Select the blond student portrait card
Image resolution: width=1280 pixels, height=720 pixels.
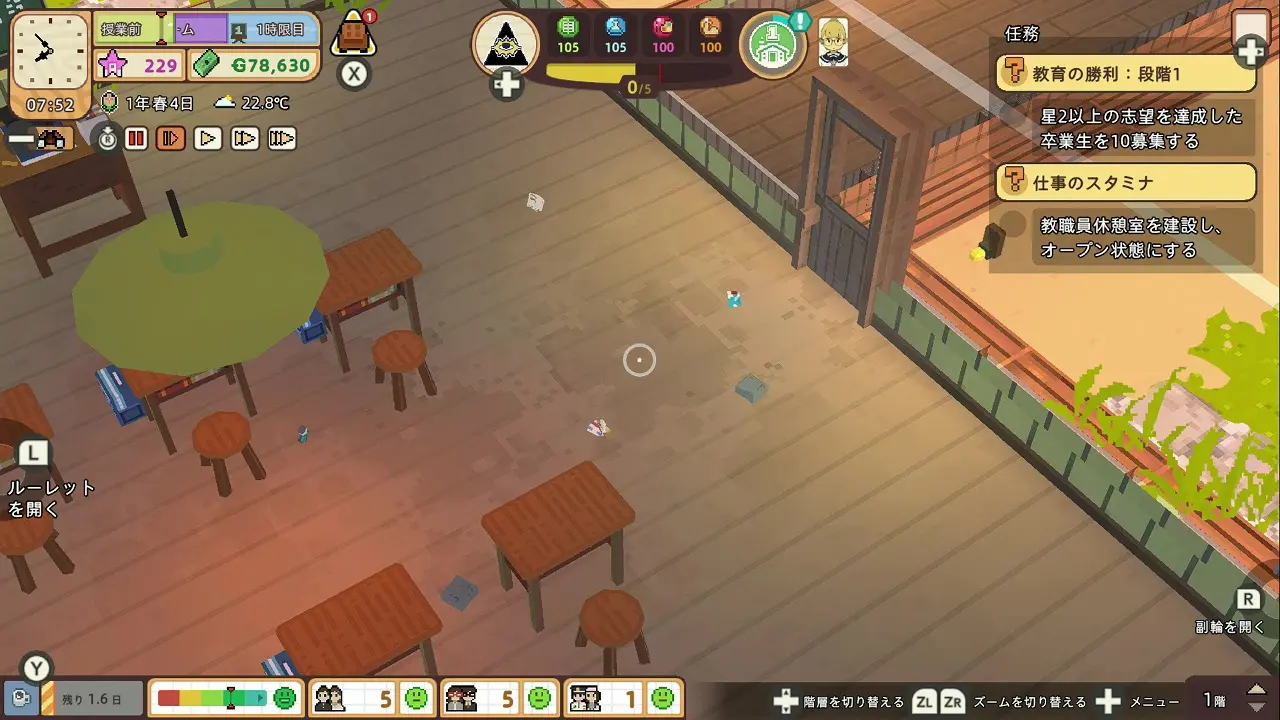point(833,43)
